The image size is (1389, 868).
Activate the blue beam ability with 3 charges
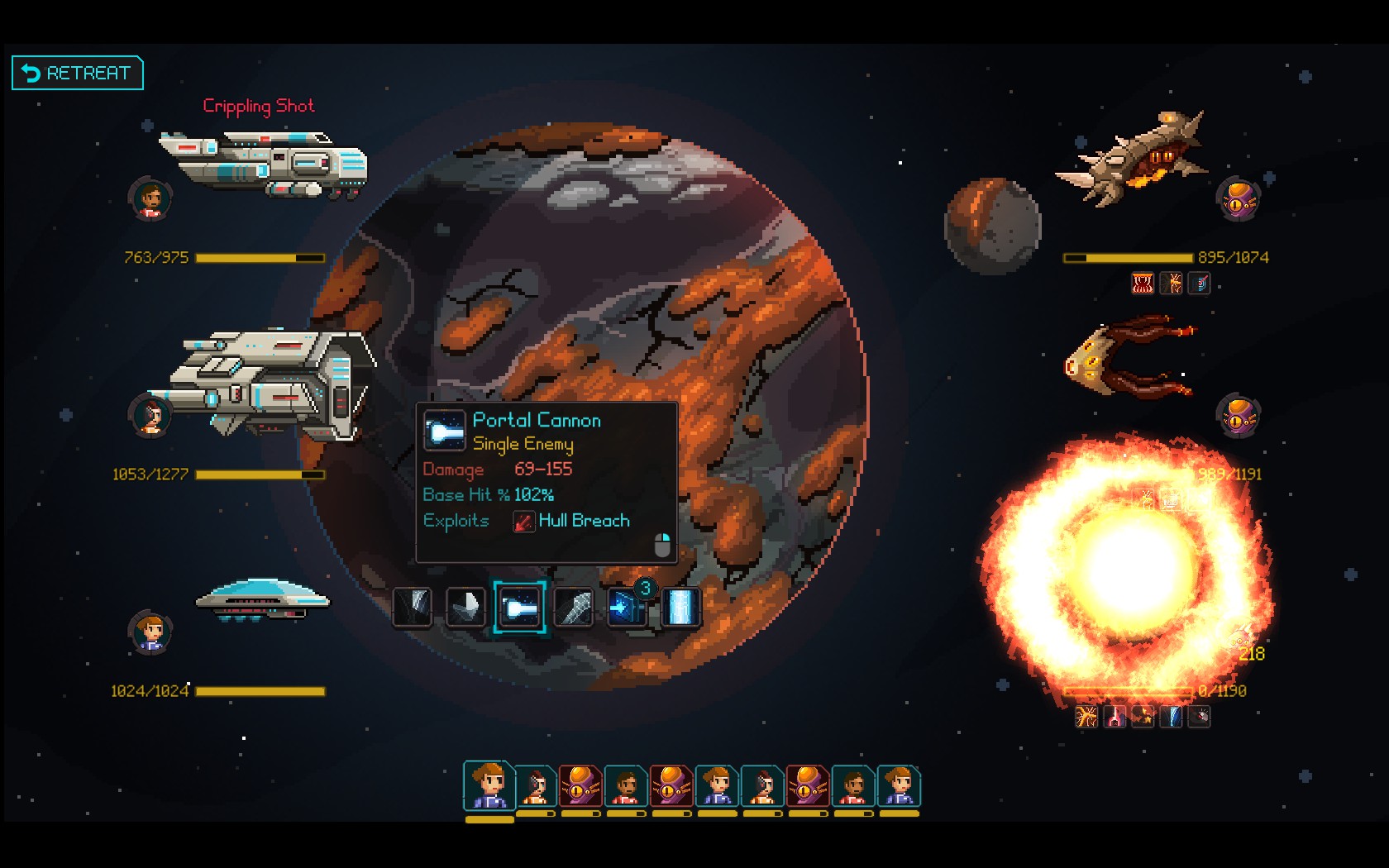(628, 606)
